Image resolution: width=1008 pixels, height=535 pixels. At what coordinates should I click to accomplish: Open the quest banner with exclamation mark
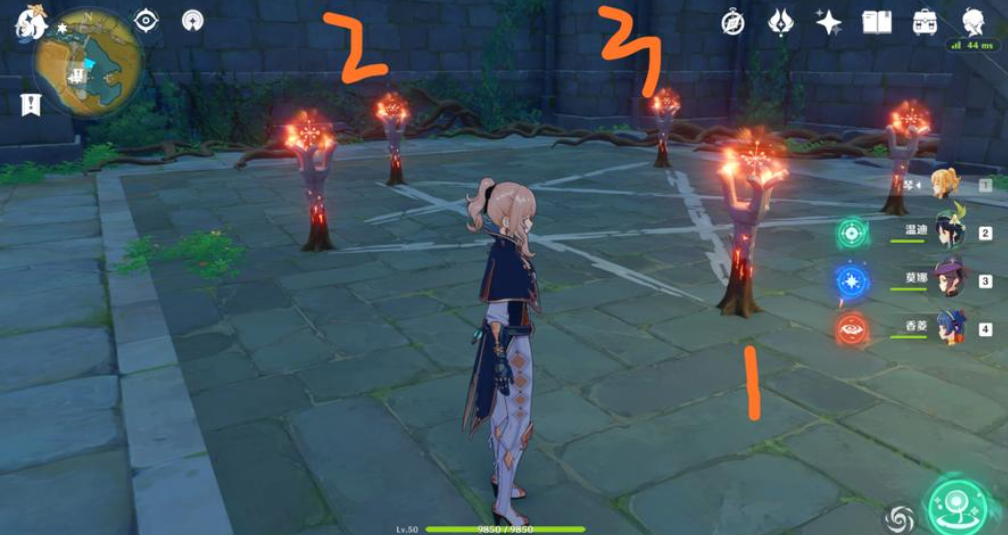pyautogui.click(x=31, y=103)
